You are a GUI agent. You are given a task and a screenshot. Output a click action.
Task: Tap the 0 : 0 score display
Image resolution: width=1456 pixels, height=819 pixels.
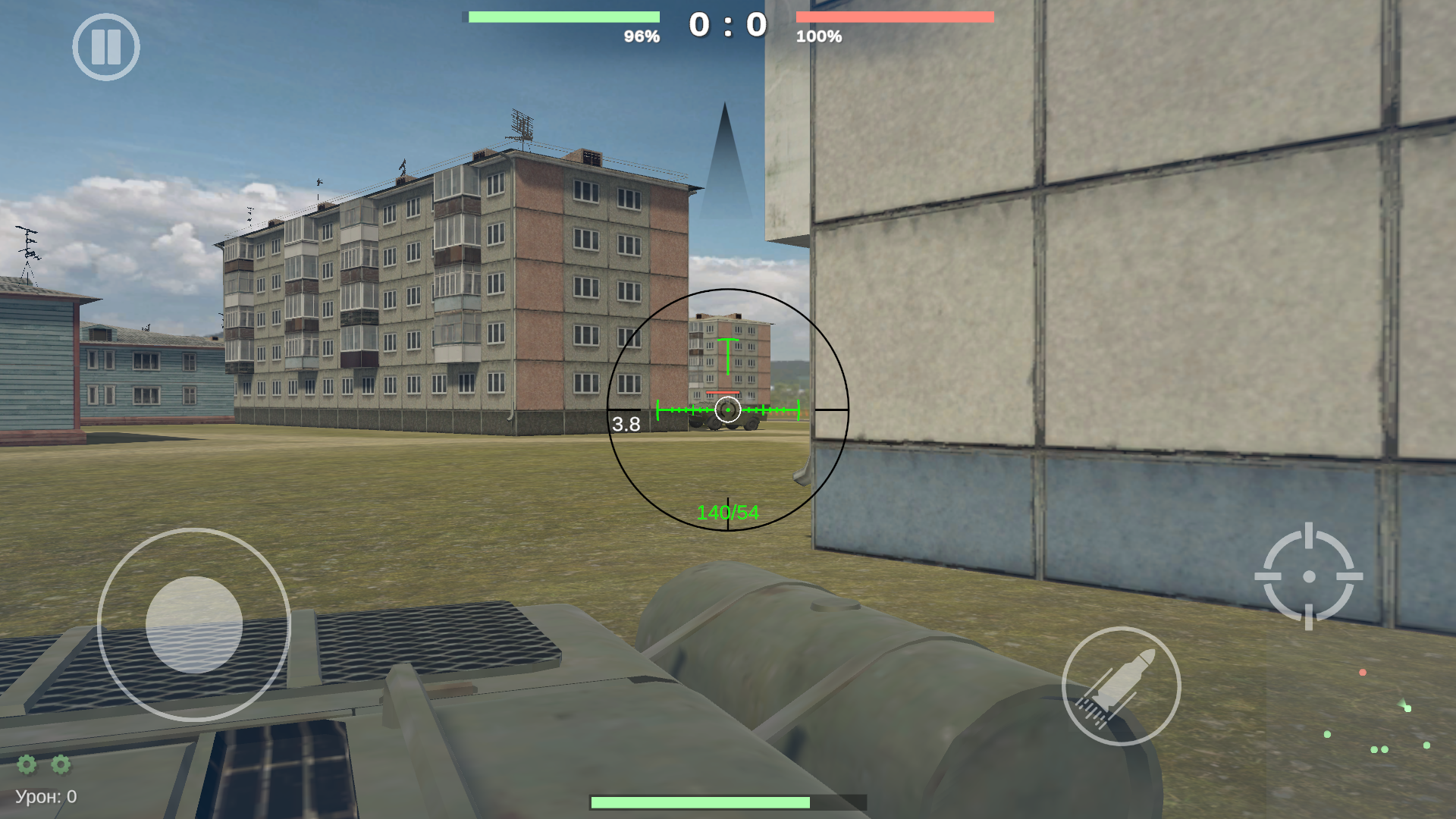tap(726, 24)
